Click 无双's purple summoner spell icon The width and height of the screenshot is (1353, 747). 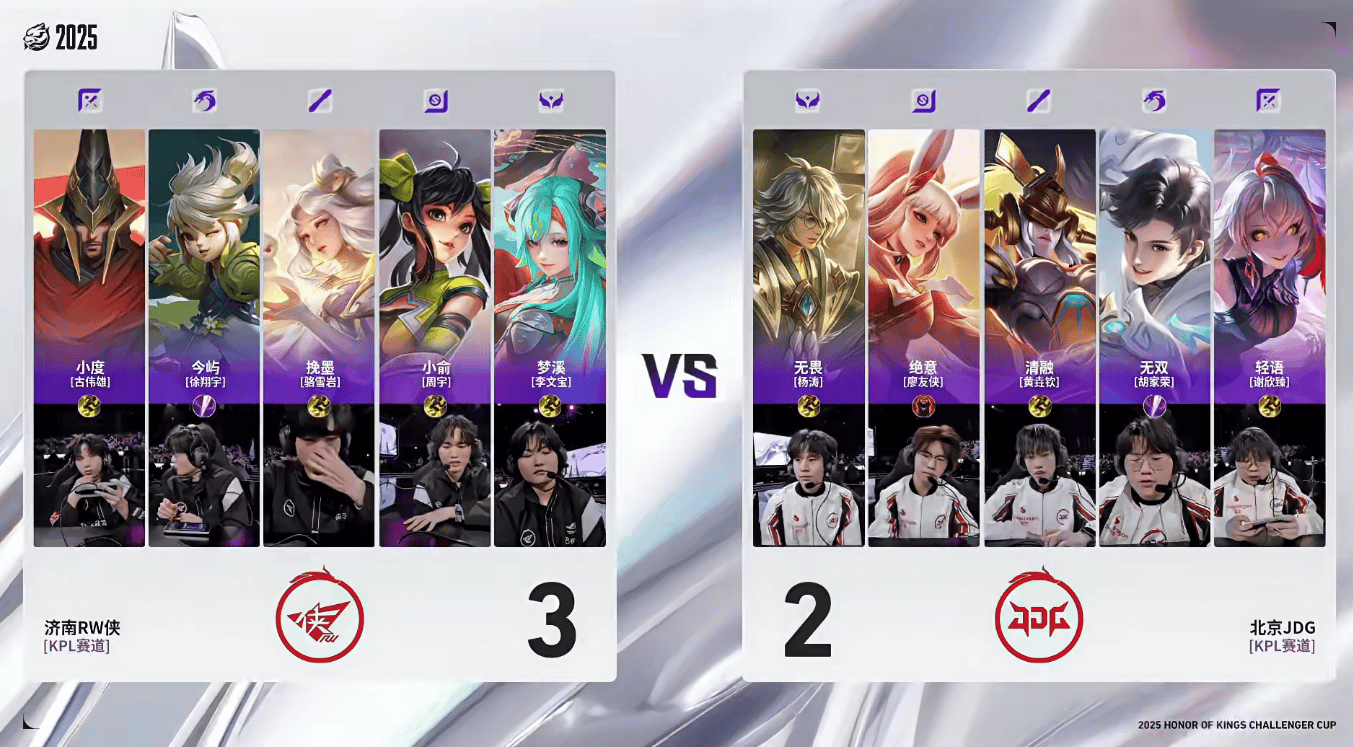pos(1154,405)
